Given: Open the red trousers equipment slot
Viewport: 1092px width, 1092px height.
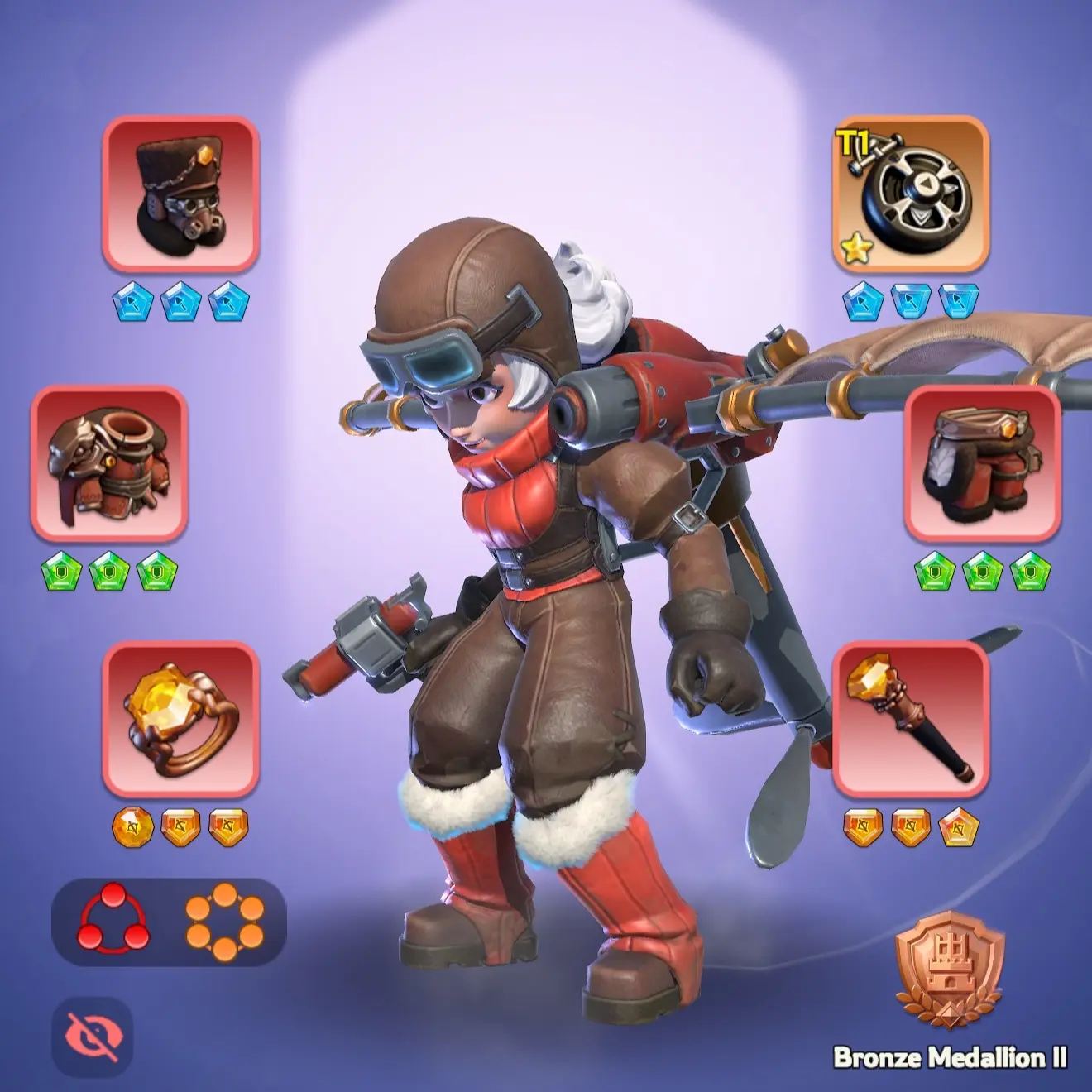Looking at the screenshot, I should coord(981,463).
